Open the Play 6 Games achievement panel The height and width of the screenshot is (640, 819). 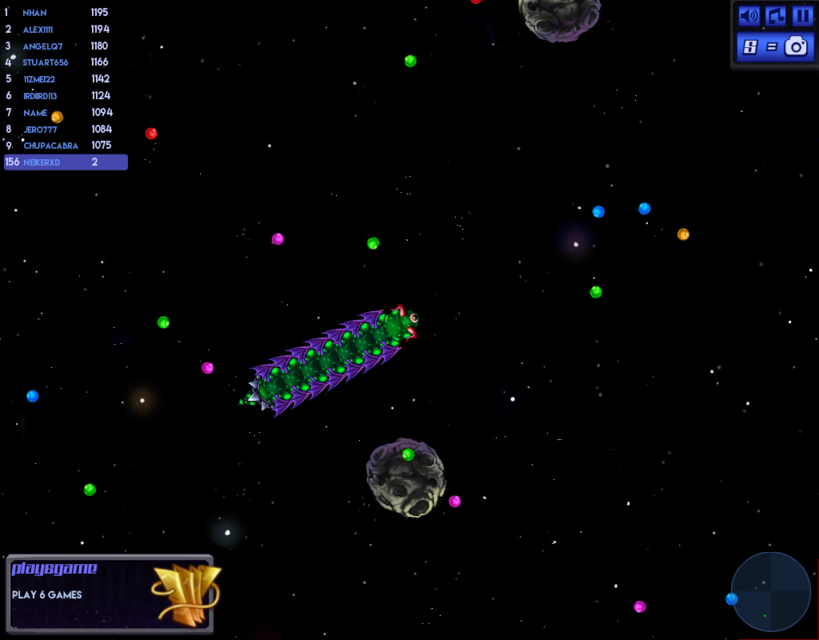(110, 593)
